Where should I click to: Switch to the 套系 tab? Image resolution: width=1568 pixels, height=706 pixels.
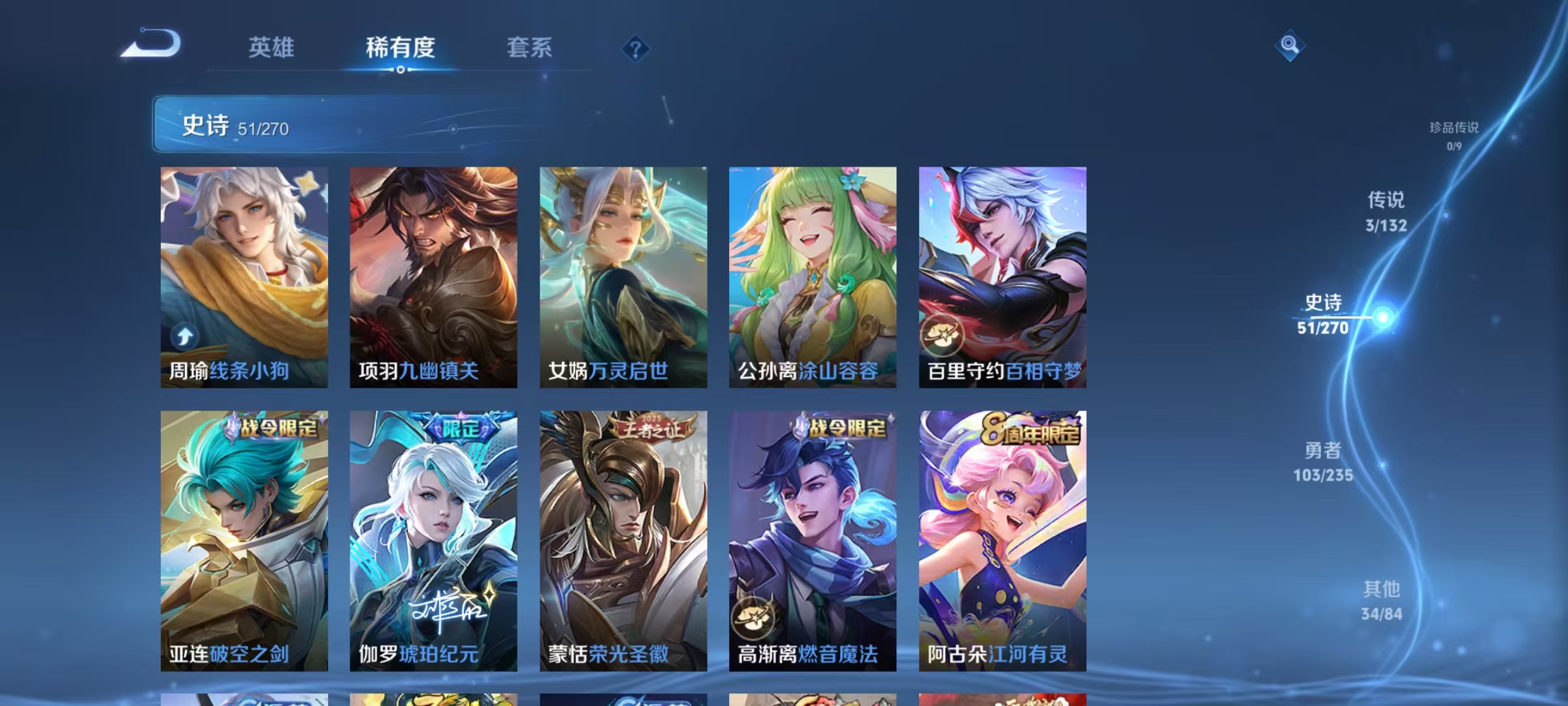click(x=529, y=48)
